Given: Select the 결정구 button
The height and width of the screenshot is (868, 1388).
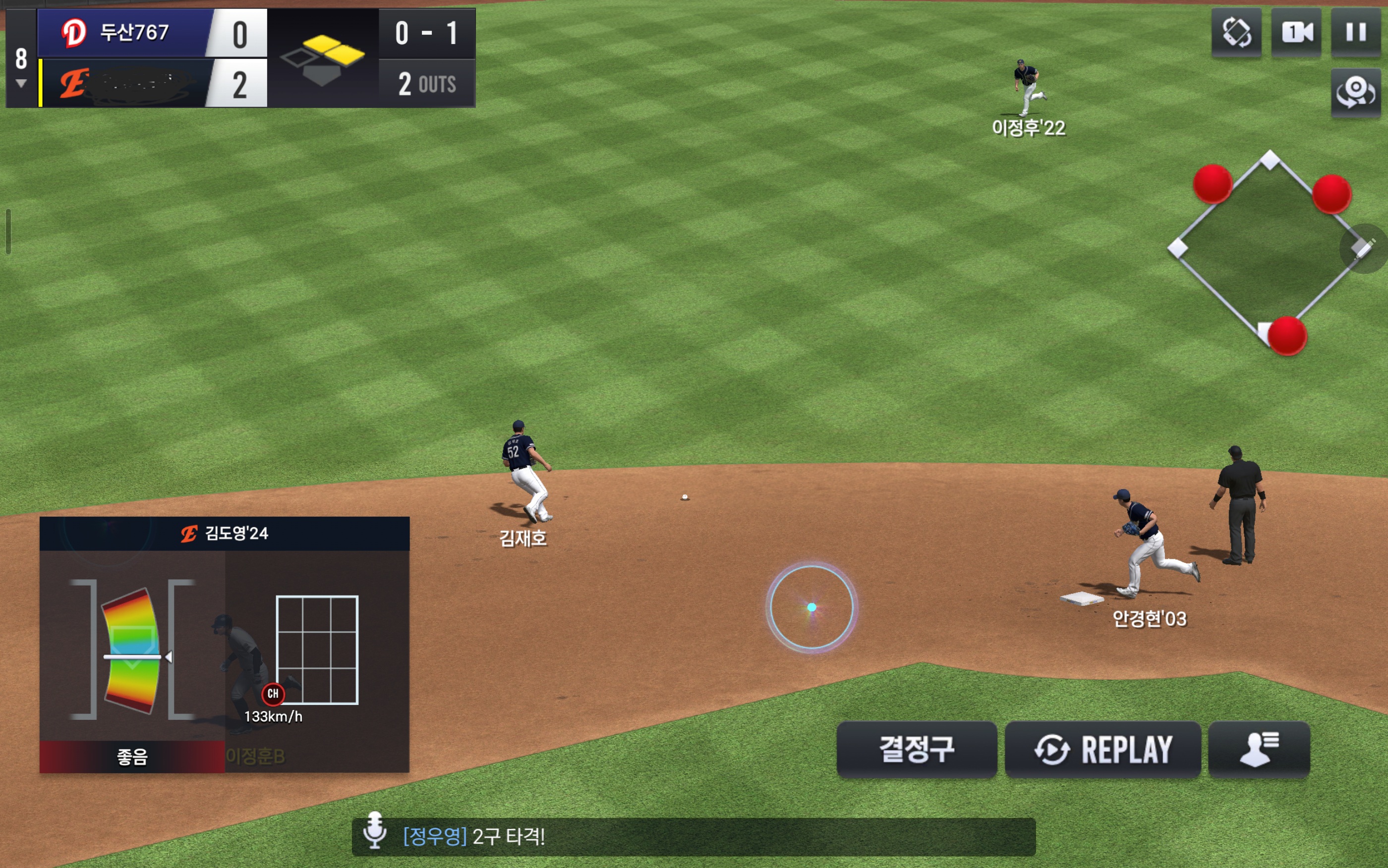Looking at the screenshot, I should tap(916, 749).
